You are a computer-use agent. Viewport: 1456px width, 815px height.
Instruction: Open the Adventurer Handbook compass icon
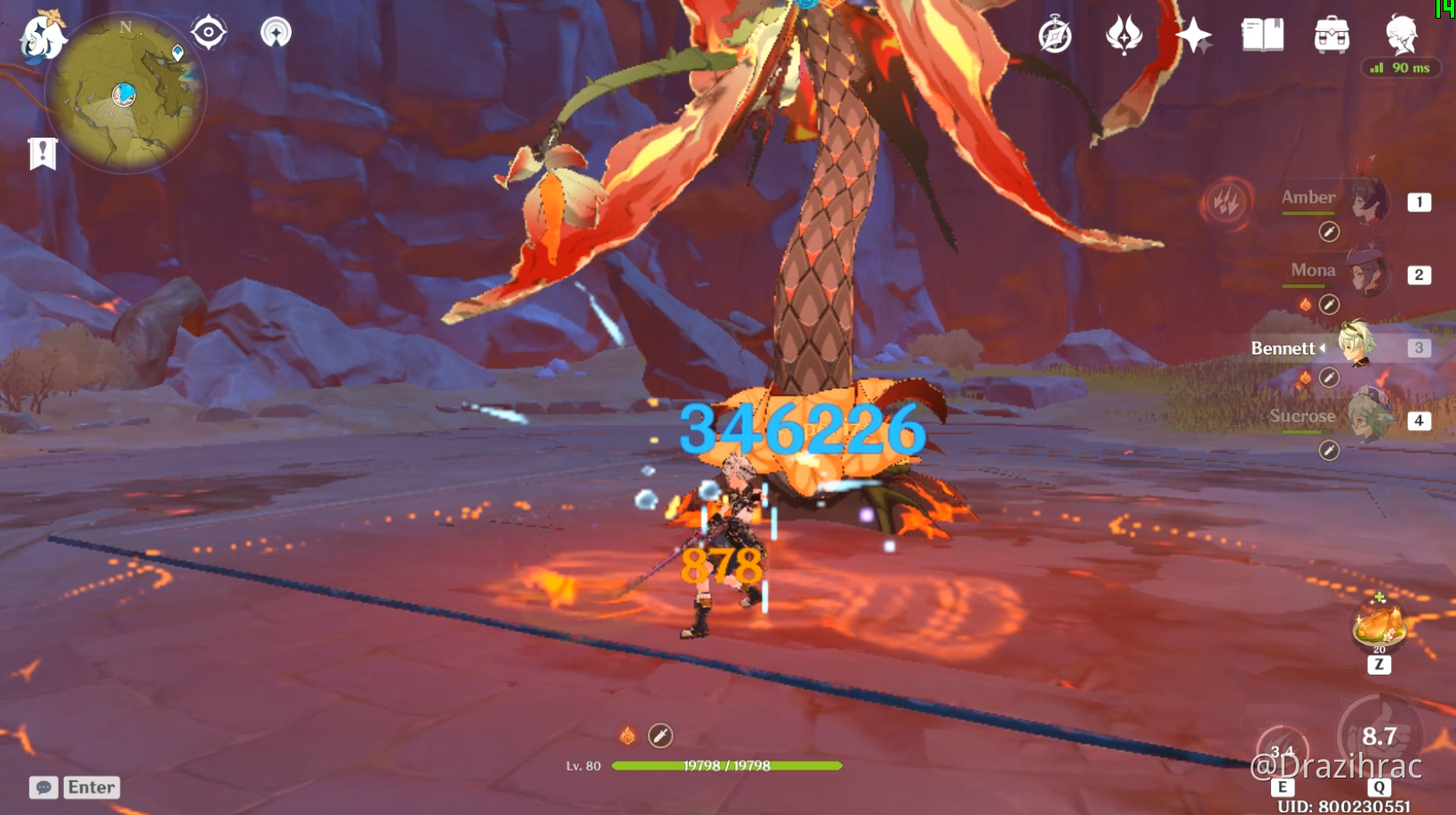pos(1054,34)
